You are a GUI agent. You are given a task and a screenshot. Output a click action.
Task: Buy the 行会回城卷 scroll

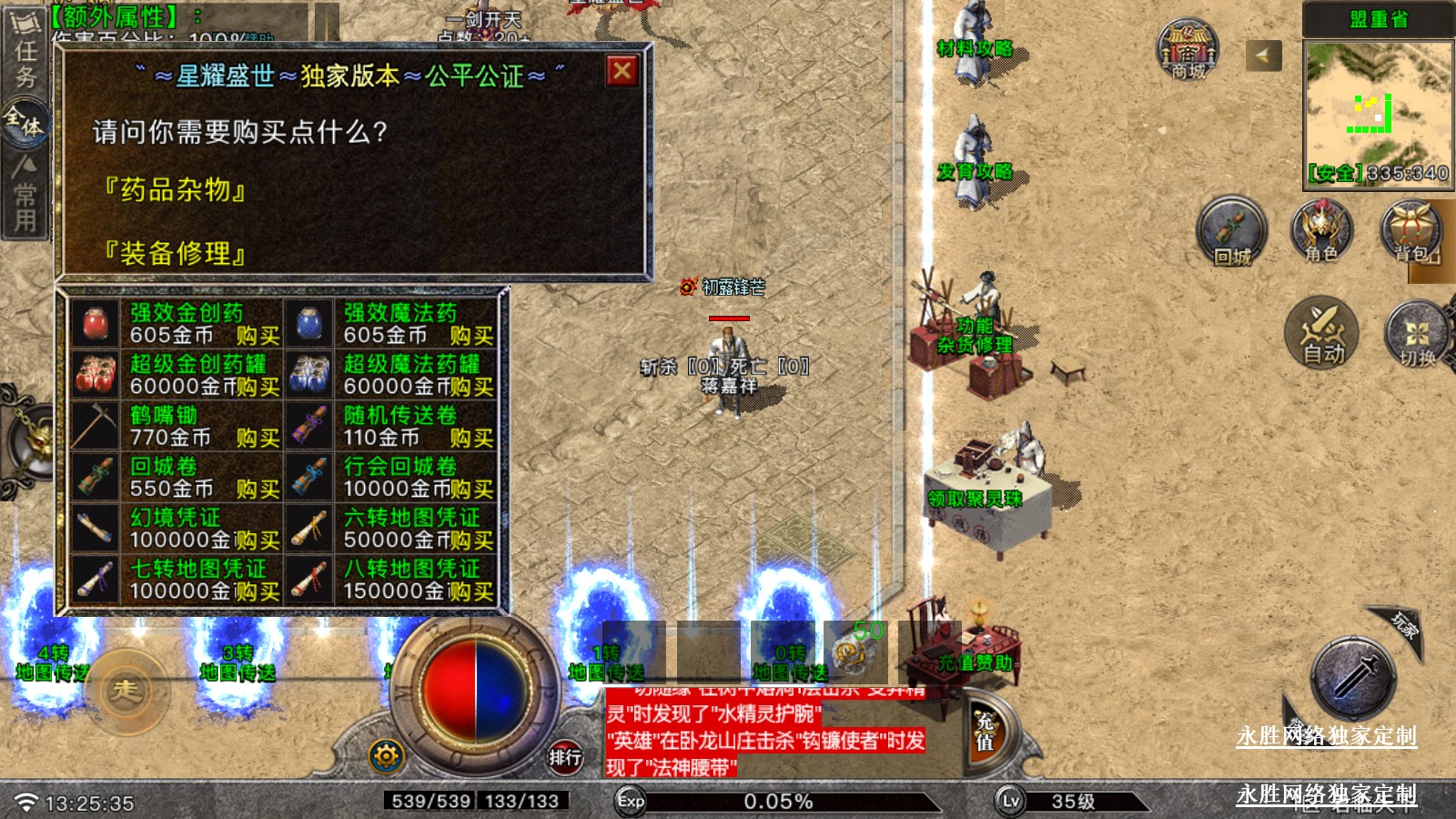pos(472,489)
